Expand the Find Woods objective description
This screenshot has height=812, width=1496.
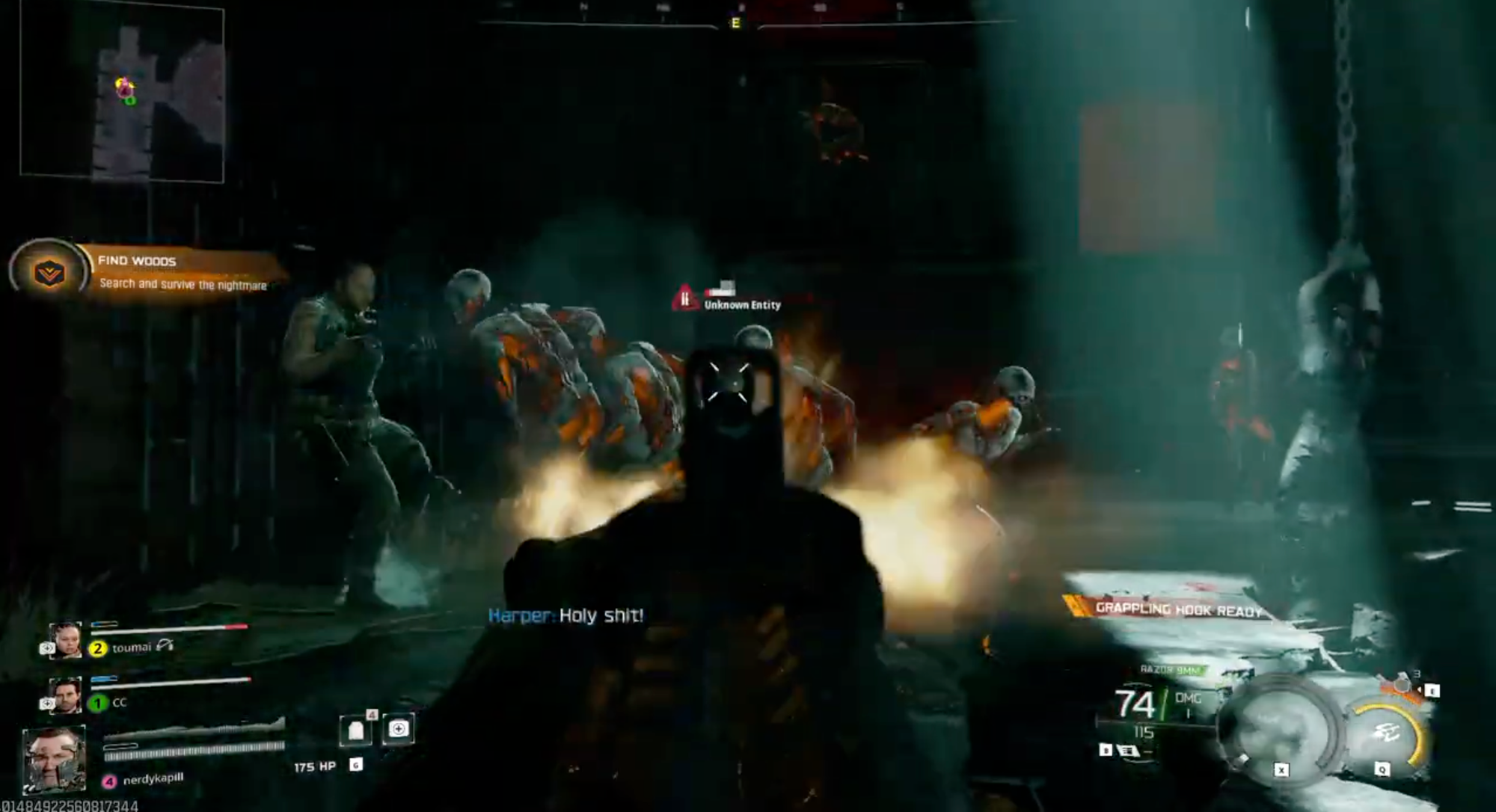pyautogui.click(x=183, y=286)
